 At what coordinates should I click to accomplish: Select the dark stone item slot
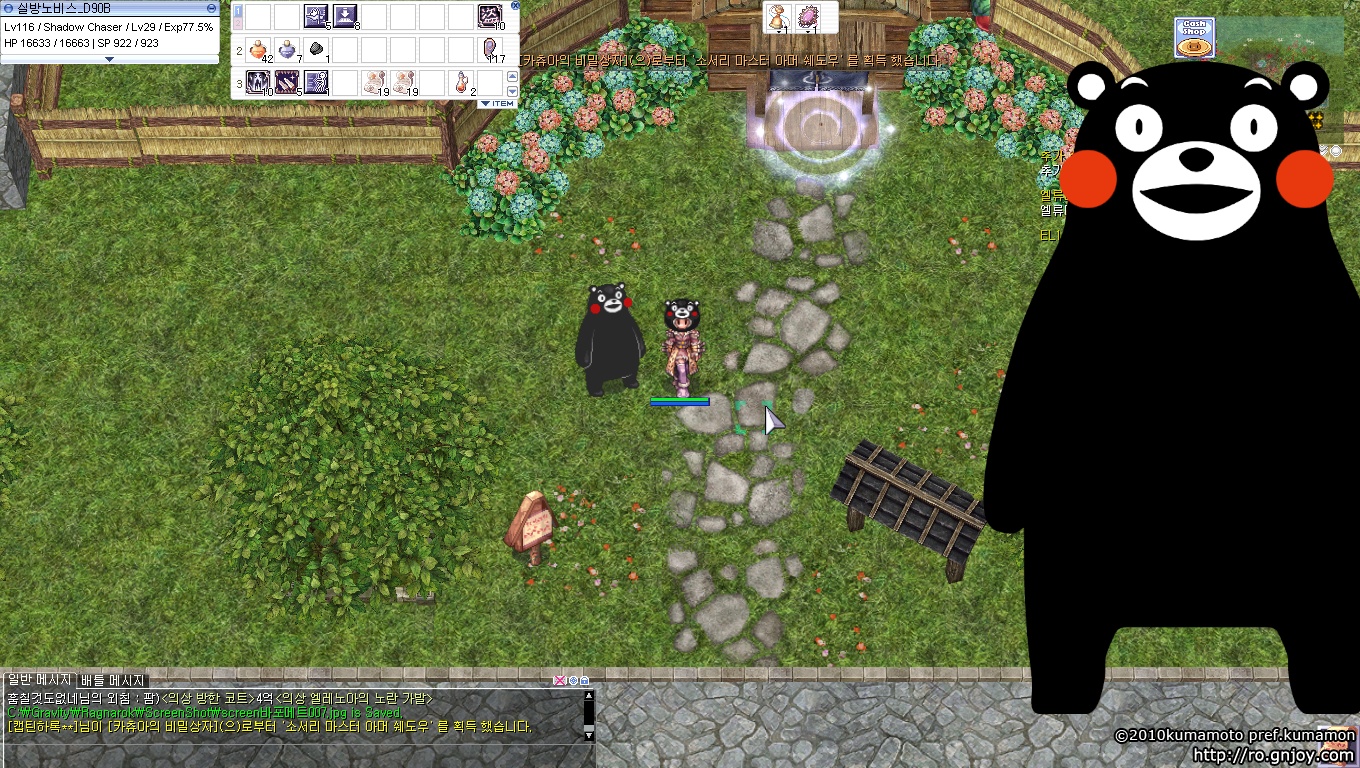[316, 49]
